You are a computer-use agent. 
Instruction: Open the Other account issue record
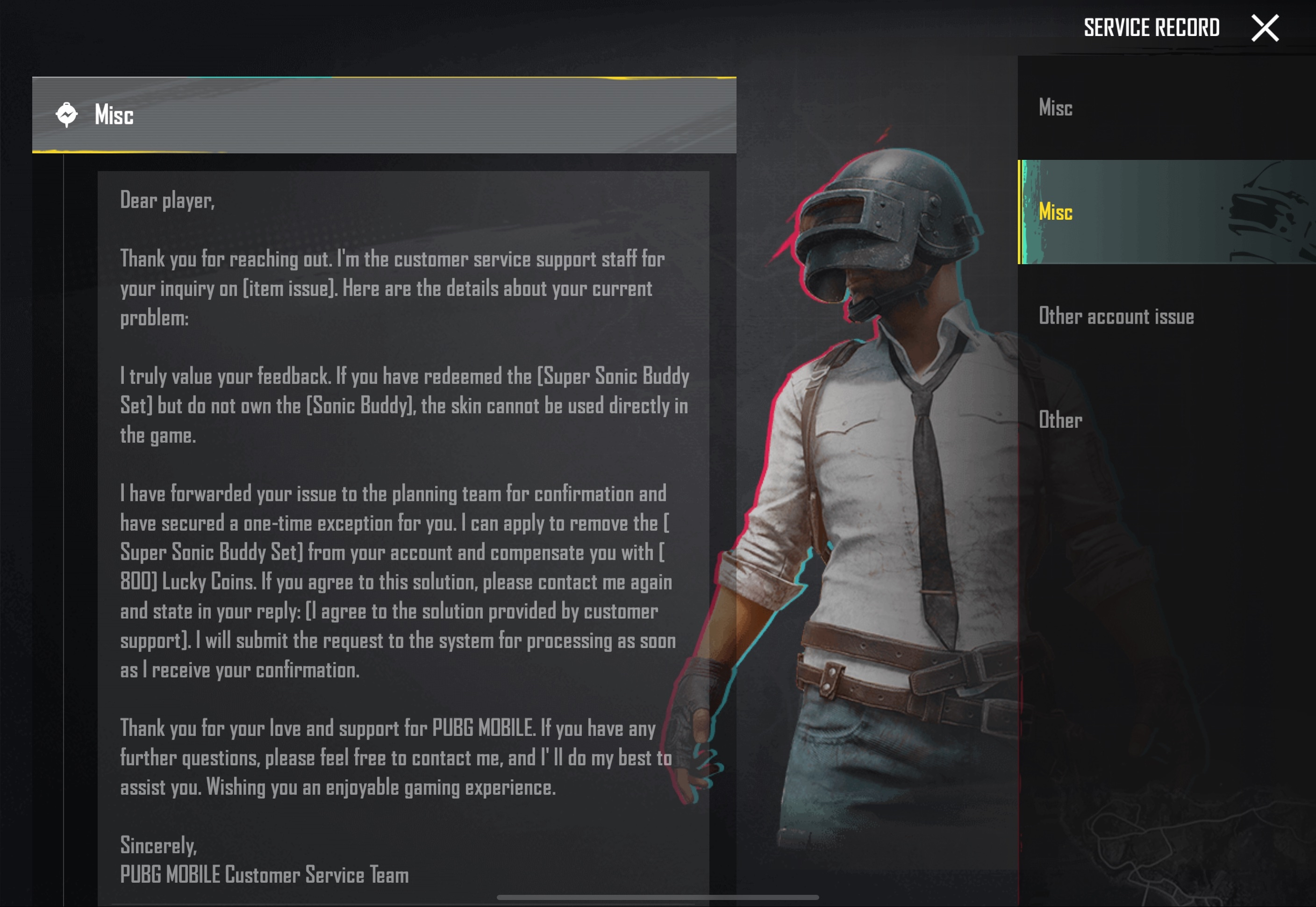[1116, 316]
